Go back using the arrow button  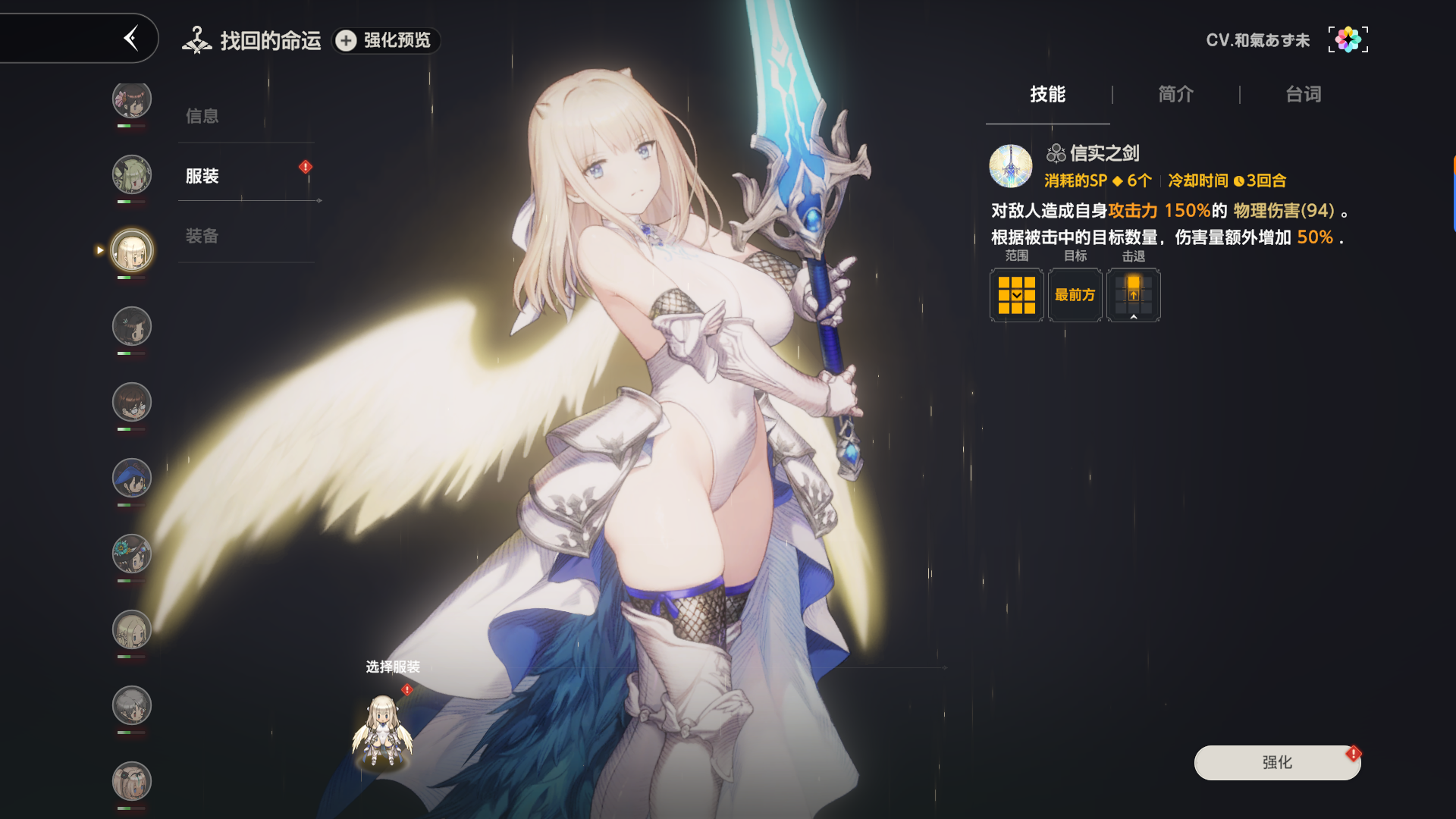(131, 38)
